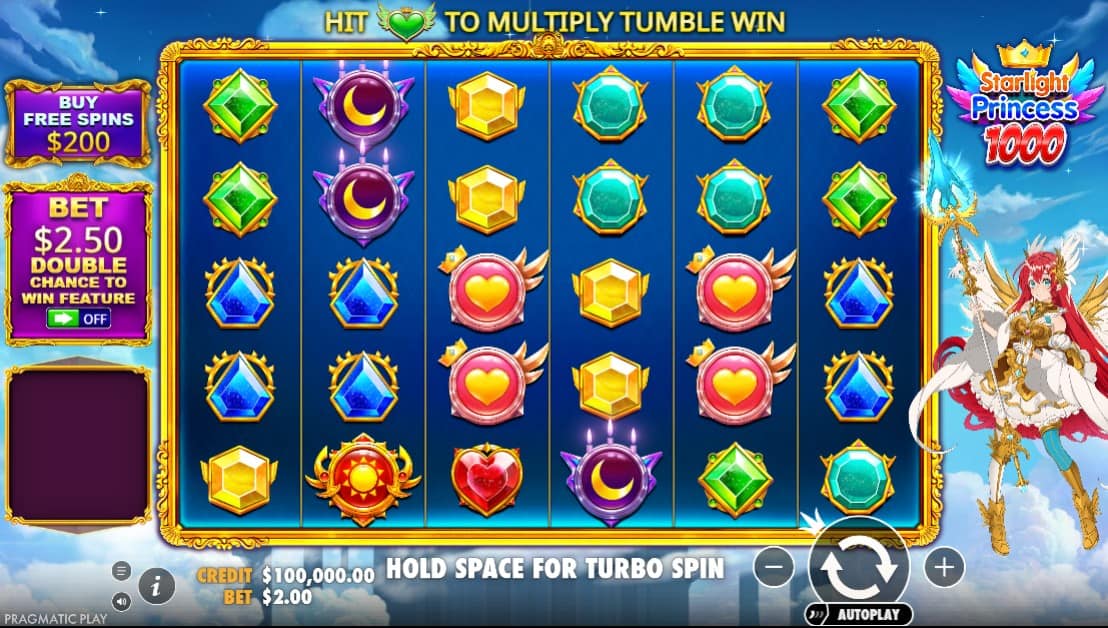
Task: Increase the bet with the plus button
Action: [x=942, y=568]
